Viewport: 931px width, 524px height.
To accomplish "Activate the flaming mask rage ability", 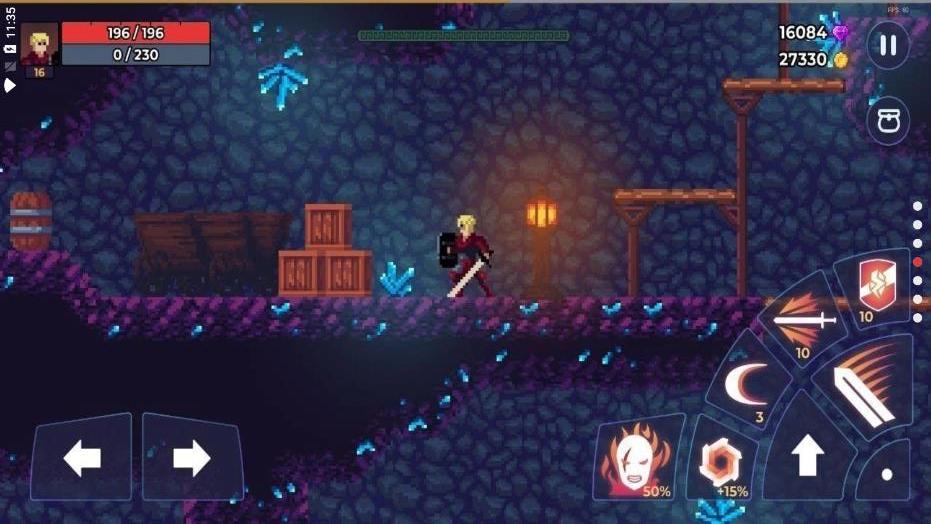I will [636, 461].
